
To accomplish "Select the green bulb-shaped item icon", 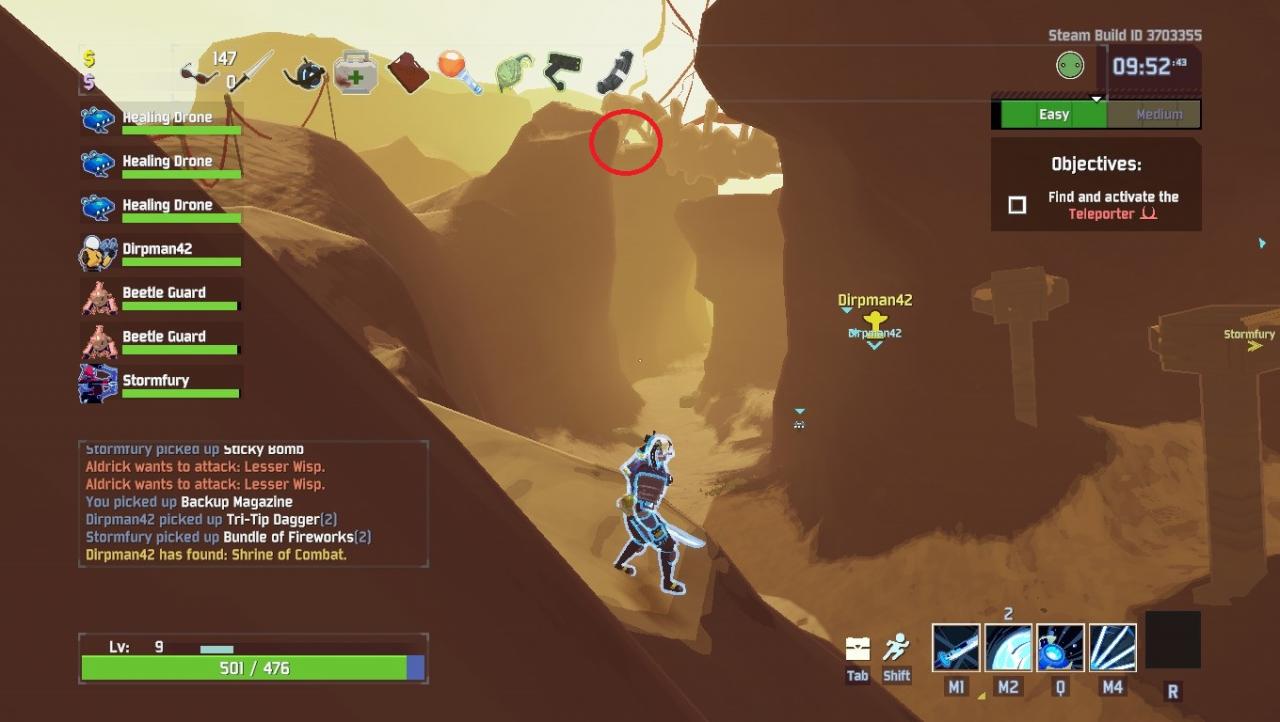I will (x=513, y=72).
